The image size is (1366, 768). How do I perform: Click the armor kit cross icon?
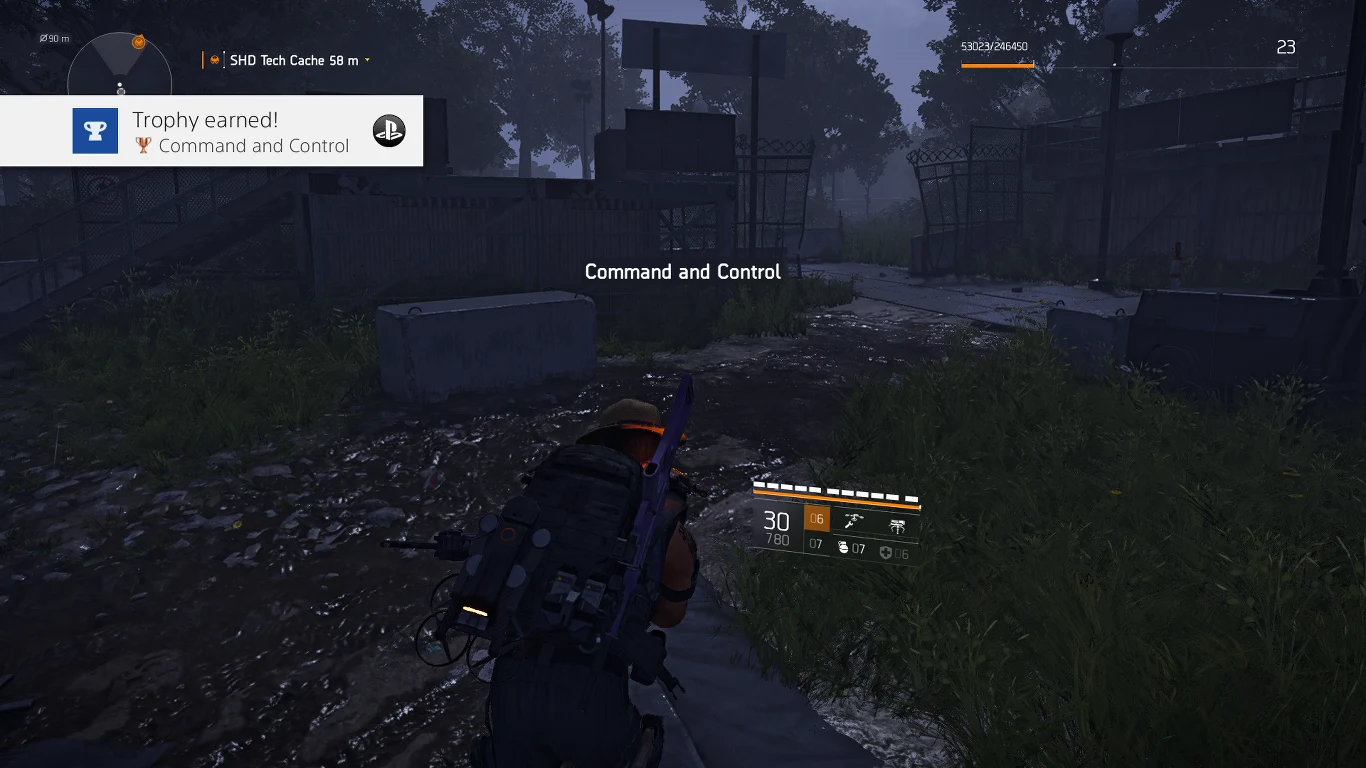886,551
